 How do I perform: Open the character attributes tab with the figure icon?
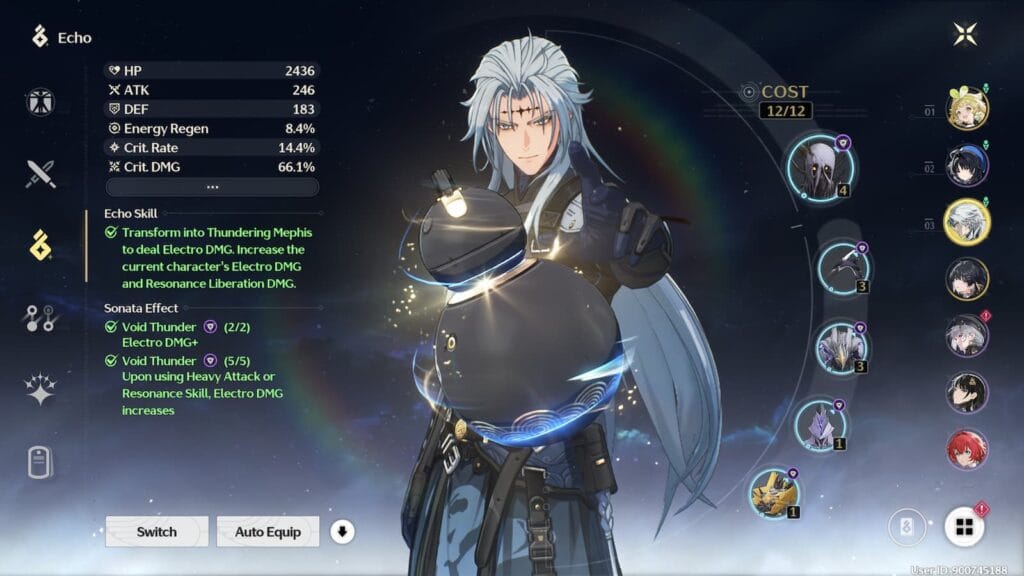coord(41,102)
